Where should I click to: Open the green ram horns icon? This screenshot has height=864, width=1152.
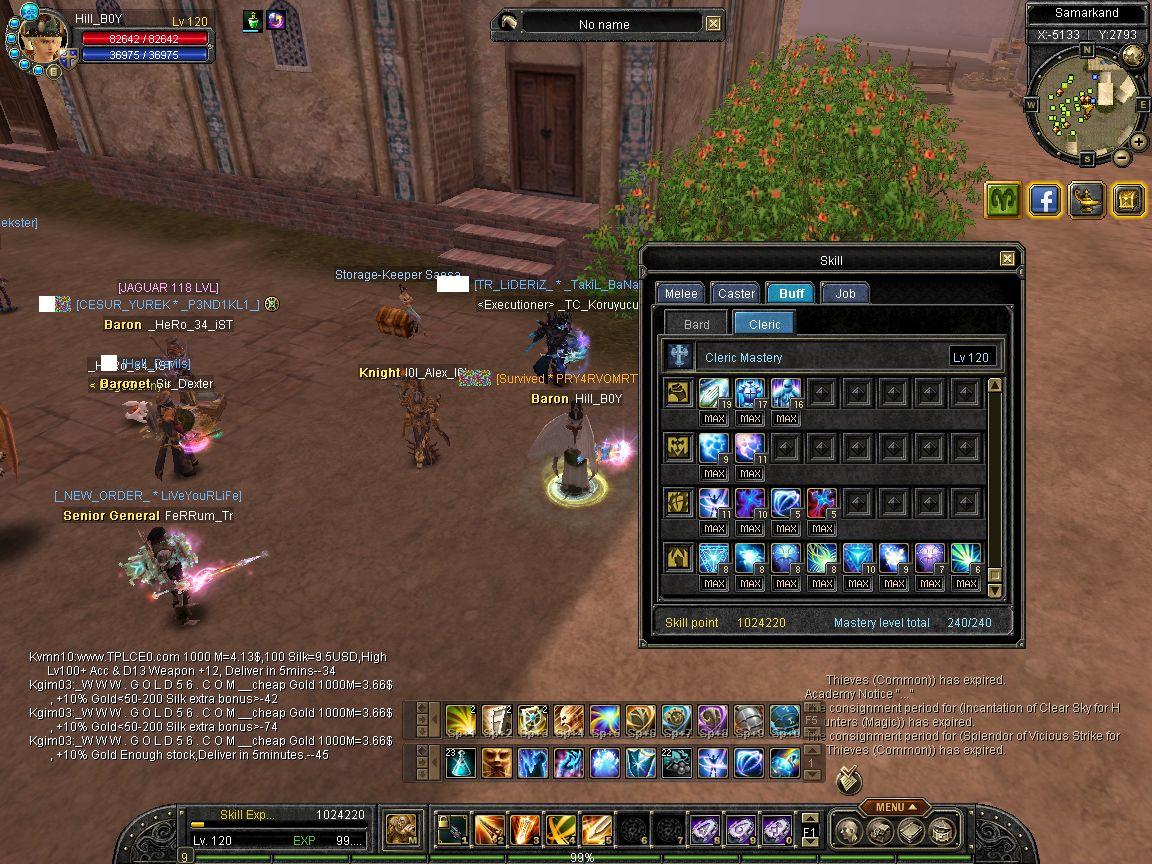1003,200
